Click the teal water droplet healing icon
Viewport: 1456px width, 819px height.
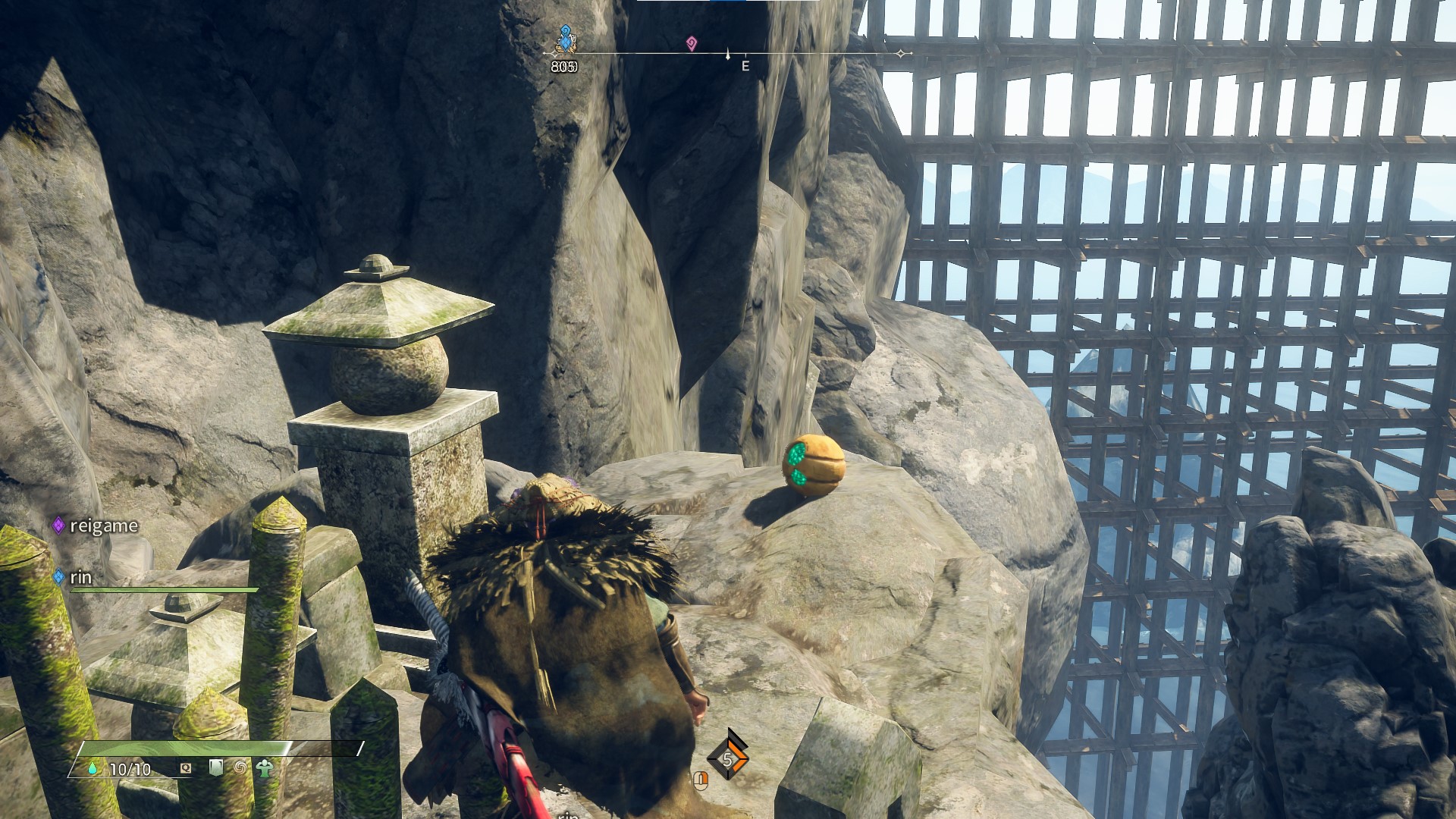93,769
